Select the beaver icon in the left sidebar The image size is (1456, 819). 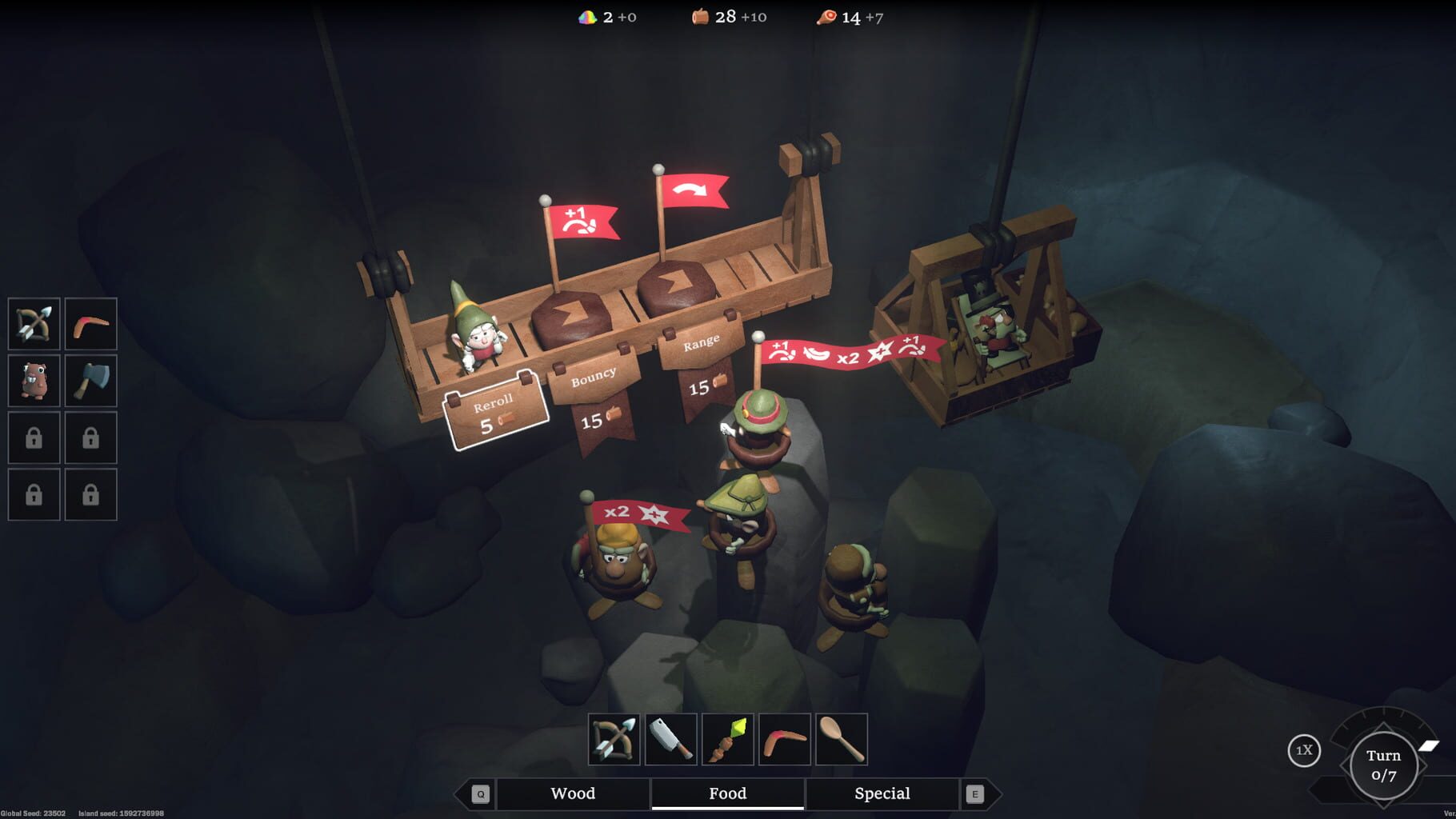pyautogui.click(x=33, y=381)
